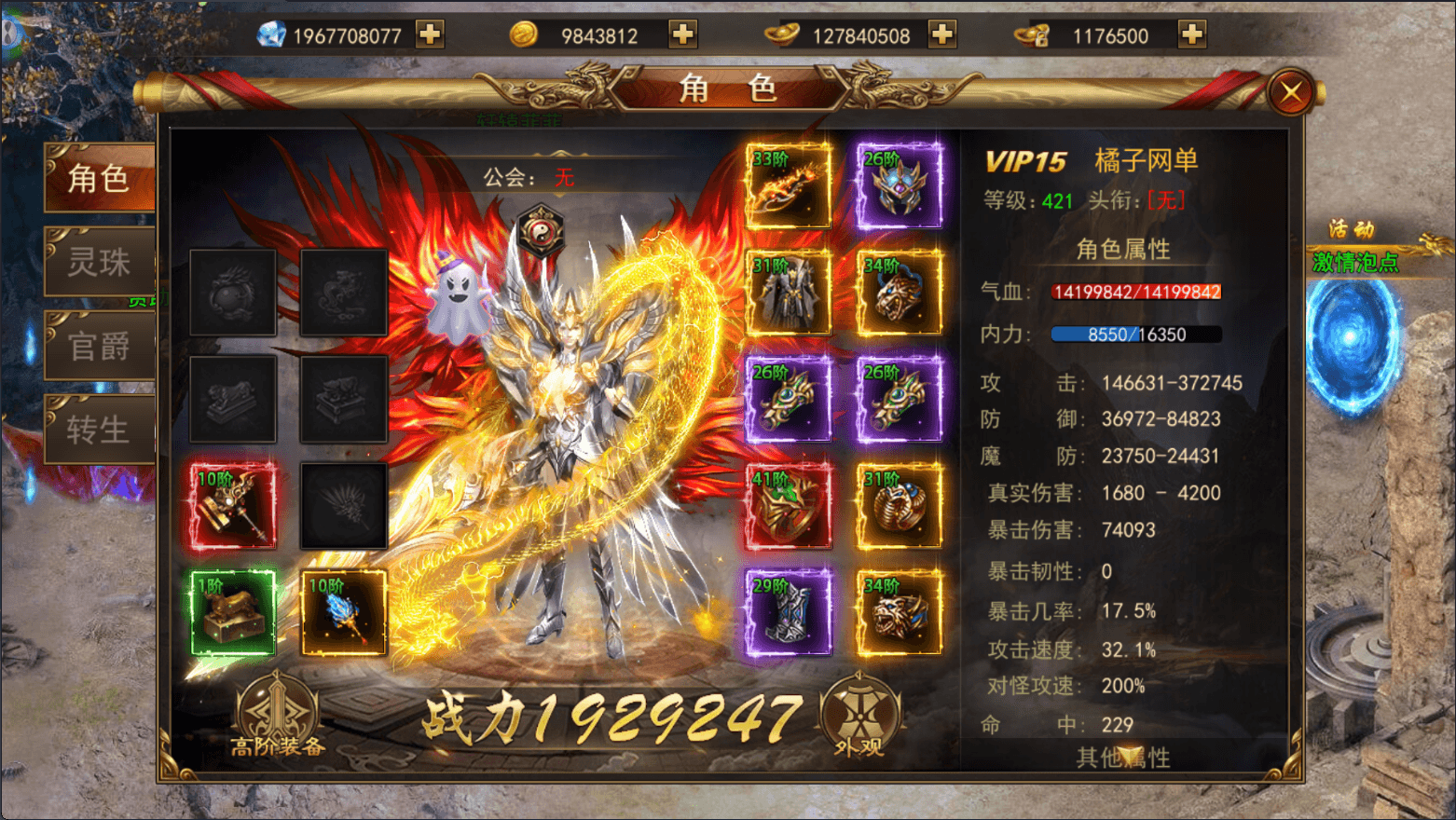The height and width of the screenshot is (820, 1456).
Task: Open the 激情泡点 activity entry
Action: 1356,264
